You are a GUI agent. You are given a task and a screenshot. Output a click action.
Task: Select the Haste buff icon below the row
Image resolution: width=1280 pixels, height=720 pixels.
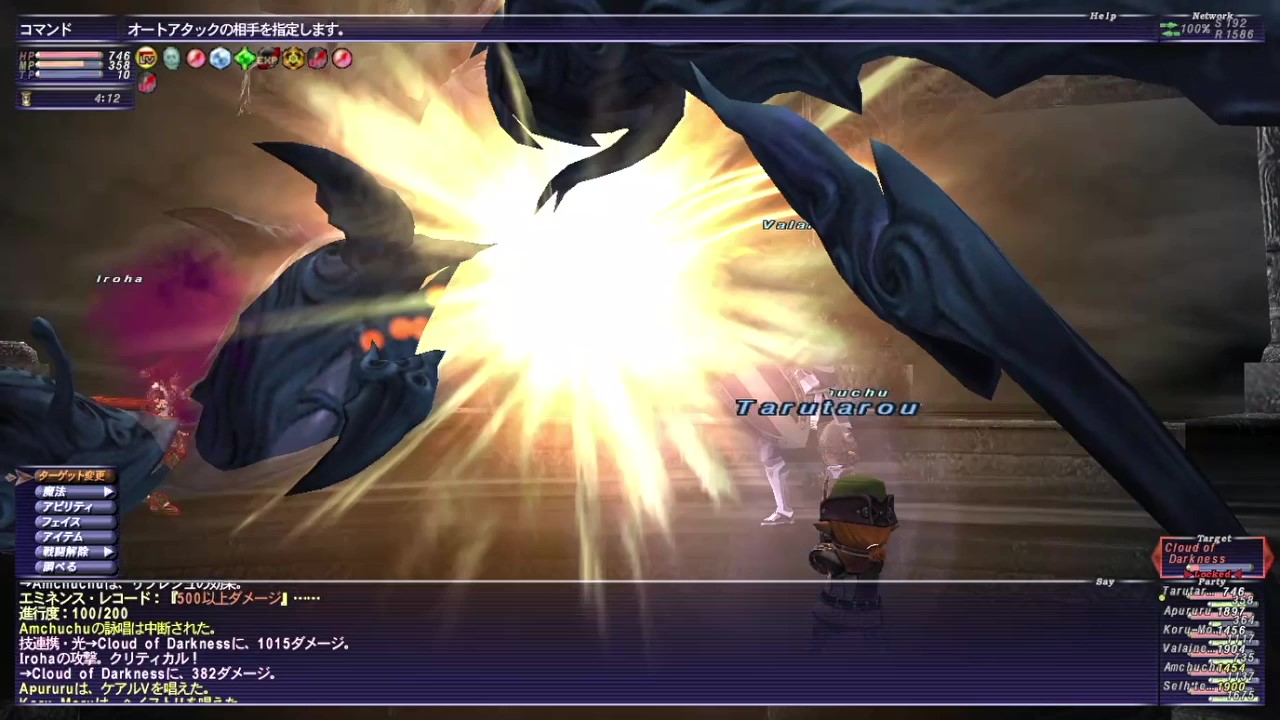coord(147,83)
